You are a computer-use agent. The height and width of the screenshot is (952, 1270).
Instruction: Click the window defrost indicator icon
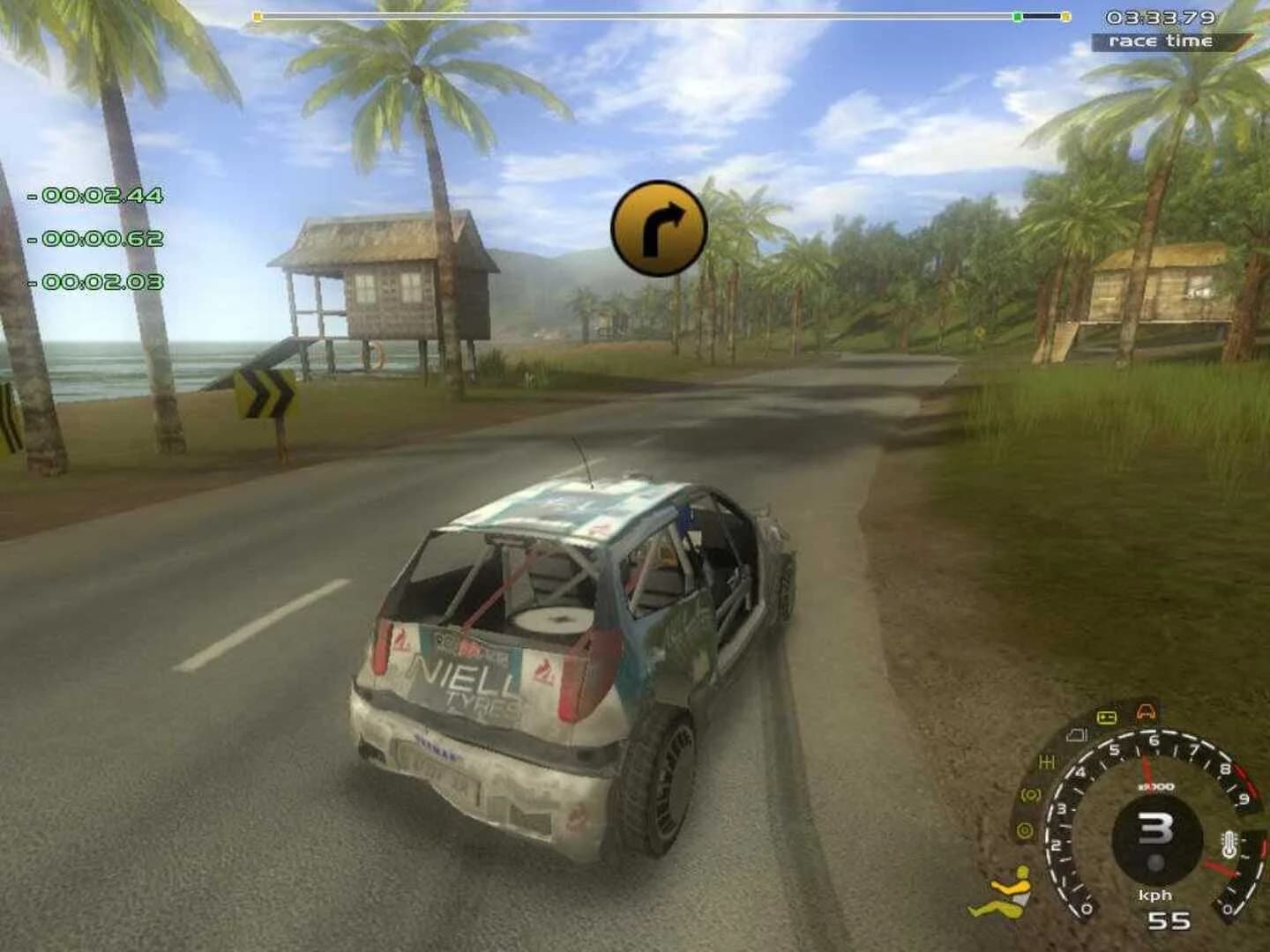(1075, 735)
